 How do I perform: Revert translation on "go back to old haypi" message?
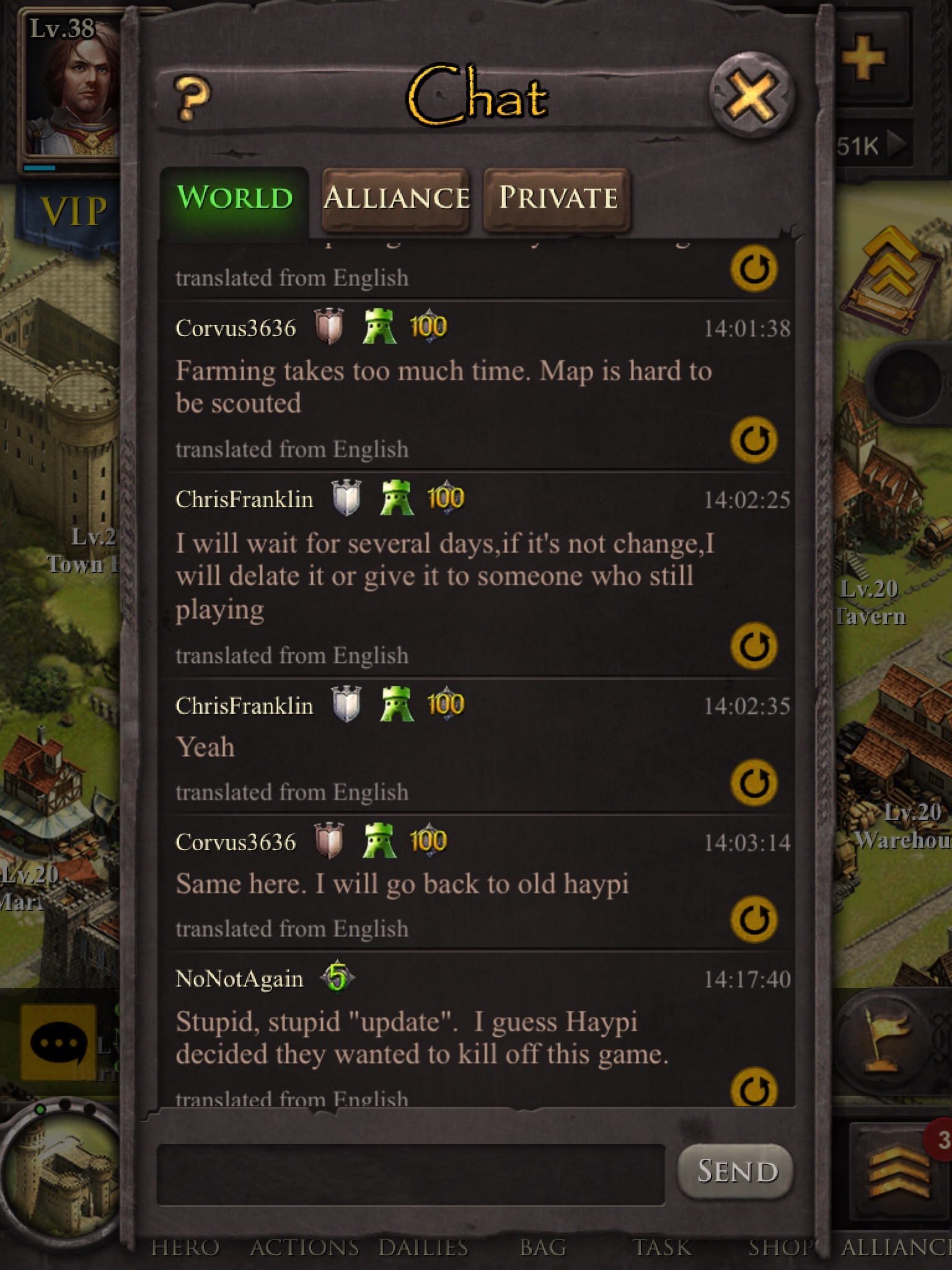[754, 919]
